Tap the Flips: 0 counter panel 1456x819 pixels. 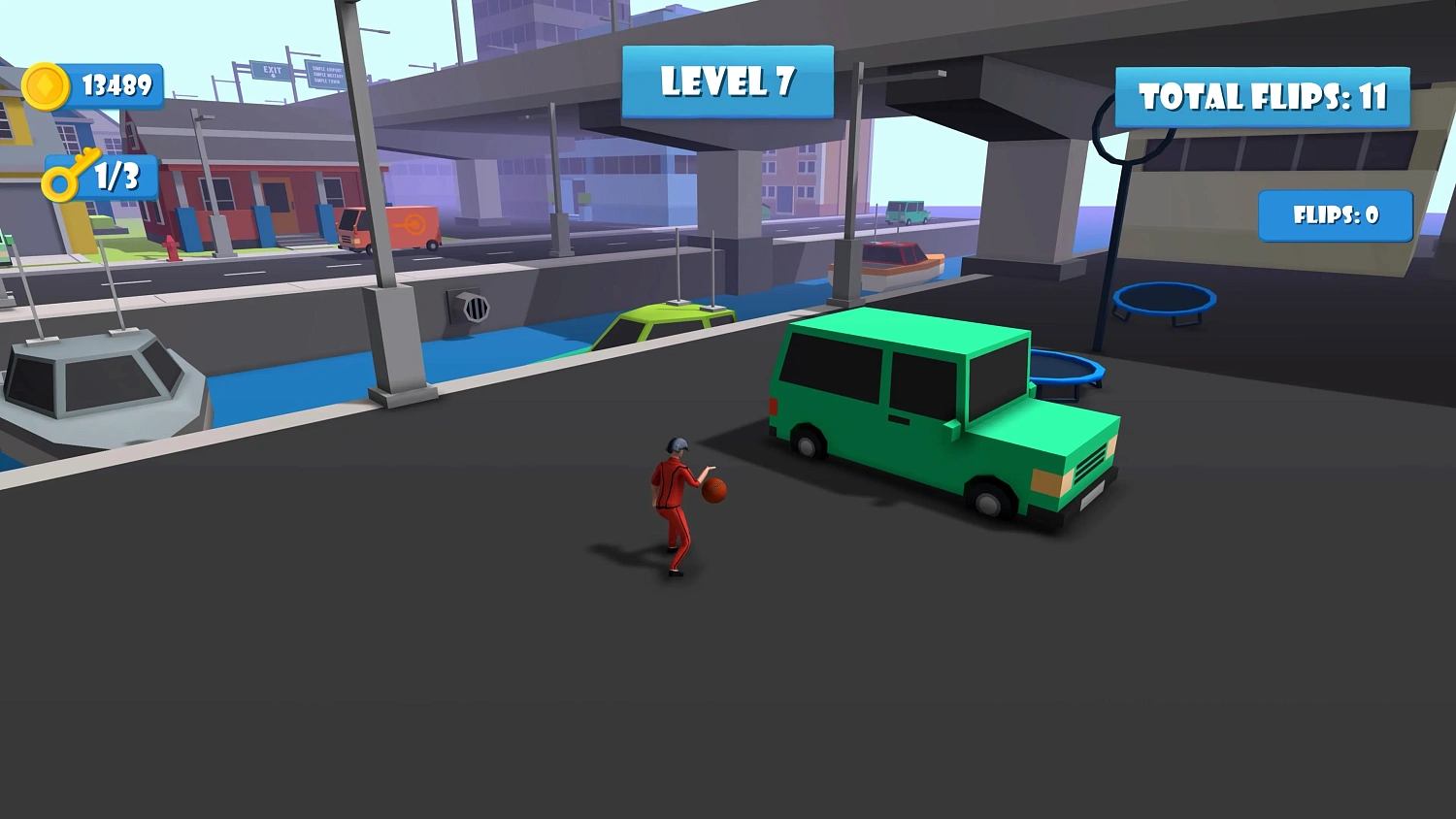coord(1335,215)
